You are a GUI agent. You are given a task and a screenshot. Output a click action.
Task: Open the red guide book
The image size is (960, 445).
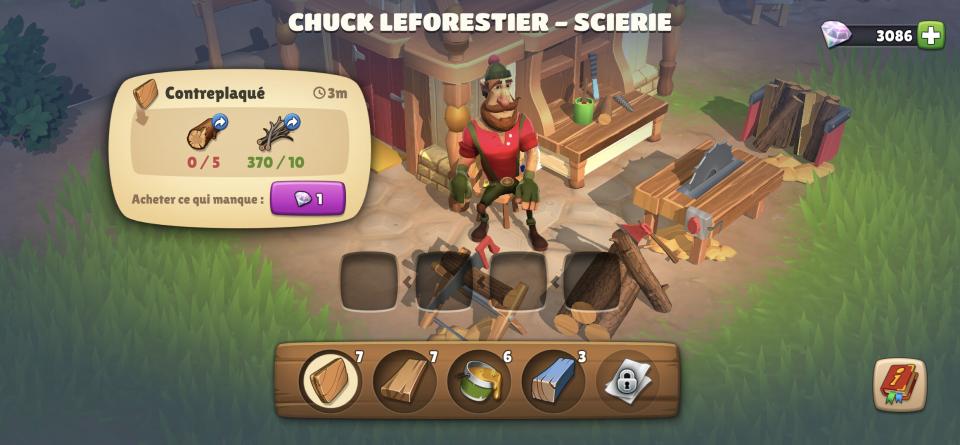[899, 383]
